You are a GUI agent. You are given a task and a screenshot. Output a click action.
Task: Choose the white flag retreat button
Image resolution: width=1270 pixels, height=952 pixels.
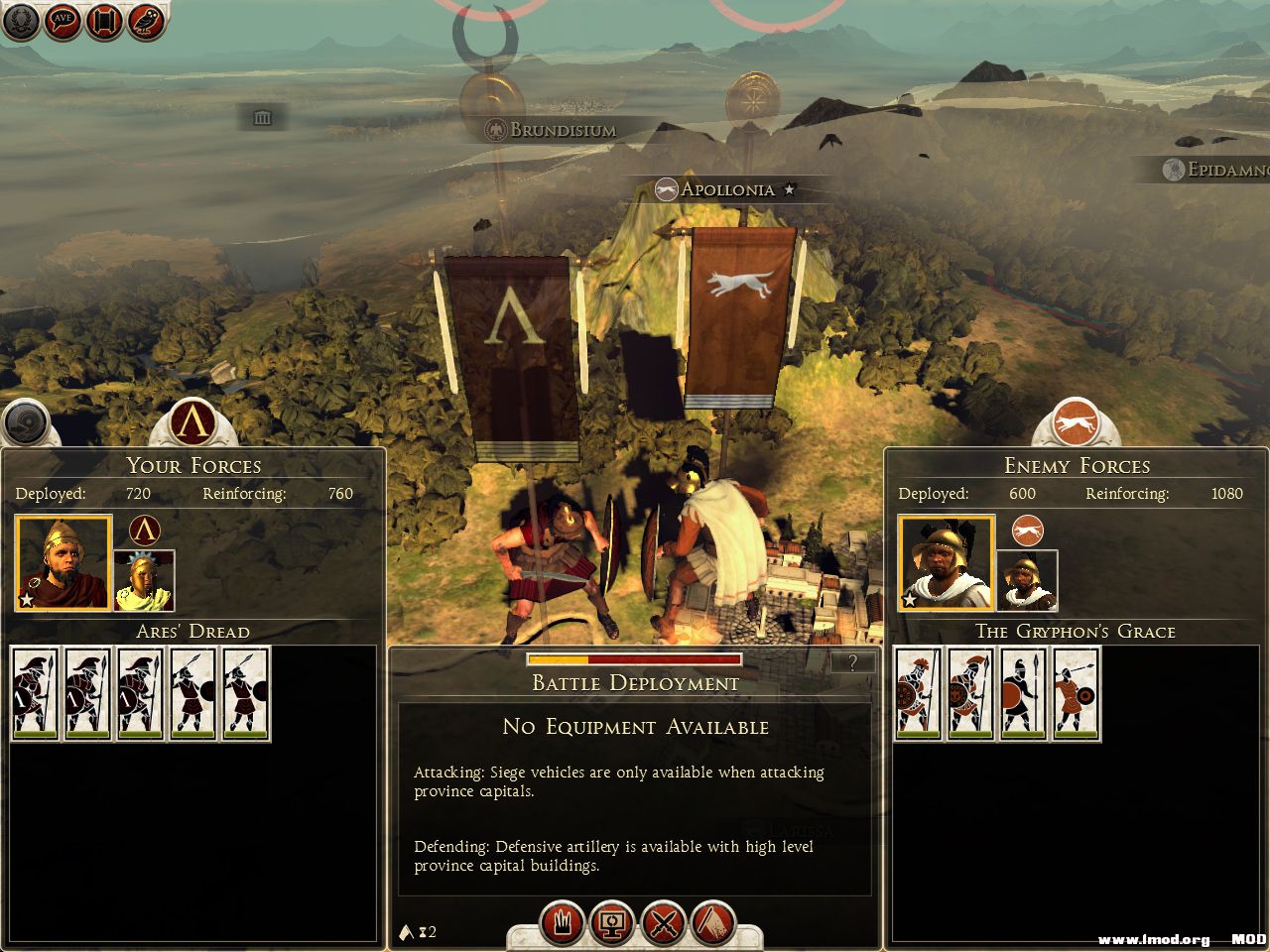[x=712, y=923]
